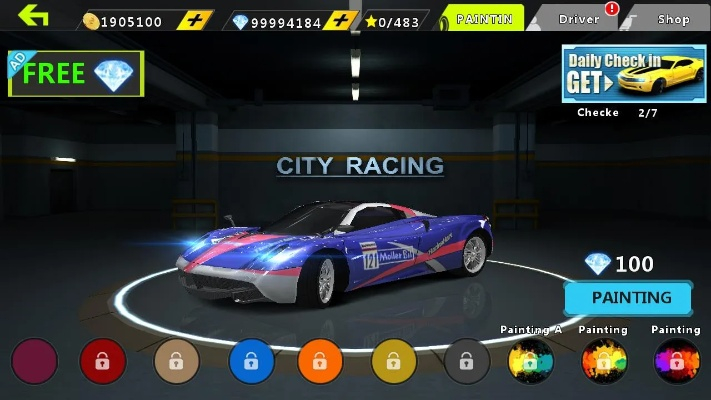The width and height of the screenshot is (711, 400).
Task: Select the locked orange color swatch
Action: click(x=320, y=361)
